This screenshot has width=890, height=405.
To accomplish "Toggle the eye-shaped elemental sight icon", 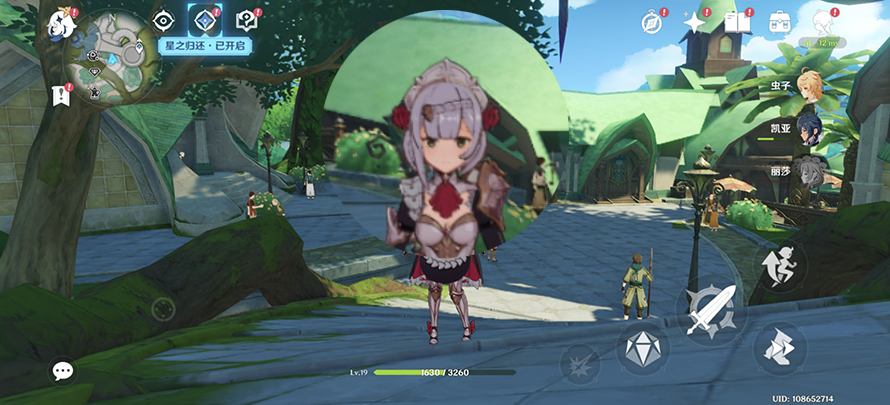I will click(x=164, y=20).
